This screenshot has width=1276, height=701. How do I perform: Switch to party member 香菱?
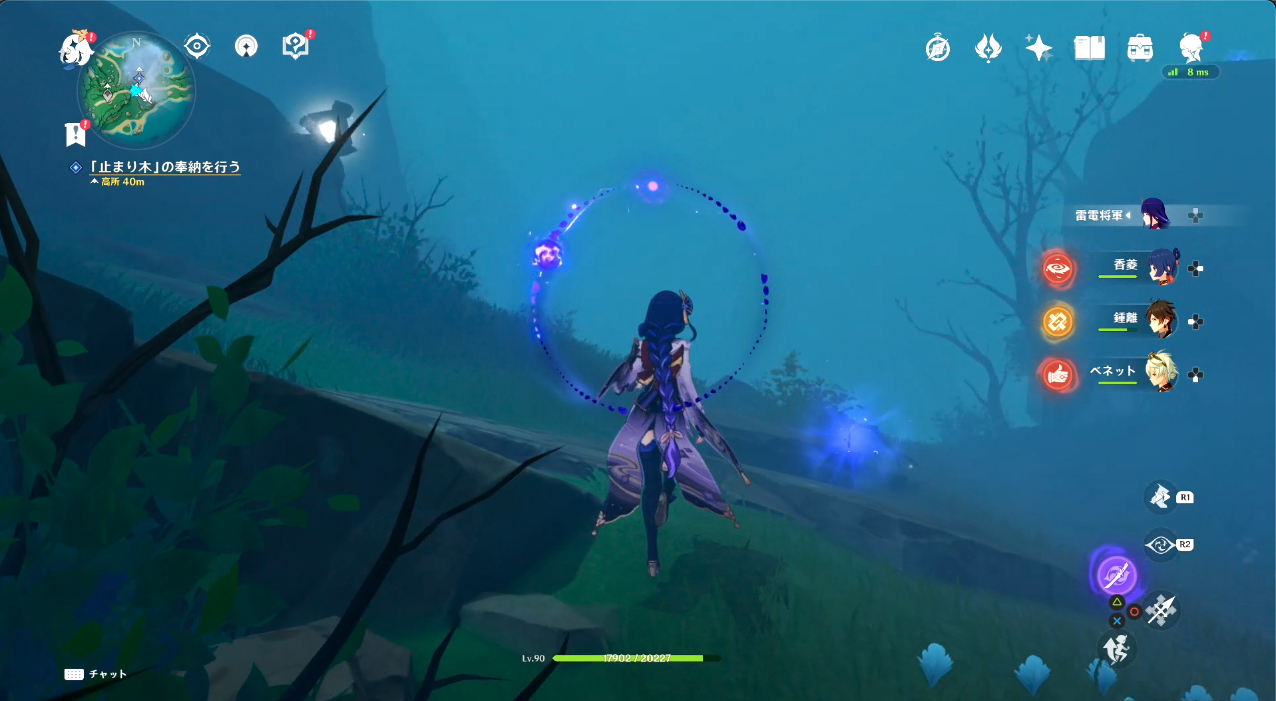[1161, 267]
